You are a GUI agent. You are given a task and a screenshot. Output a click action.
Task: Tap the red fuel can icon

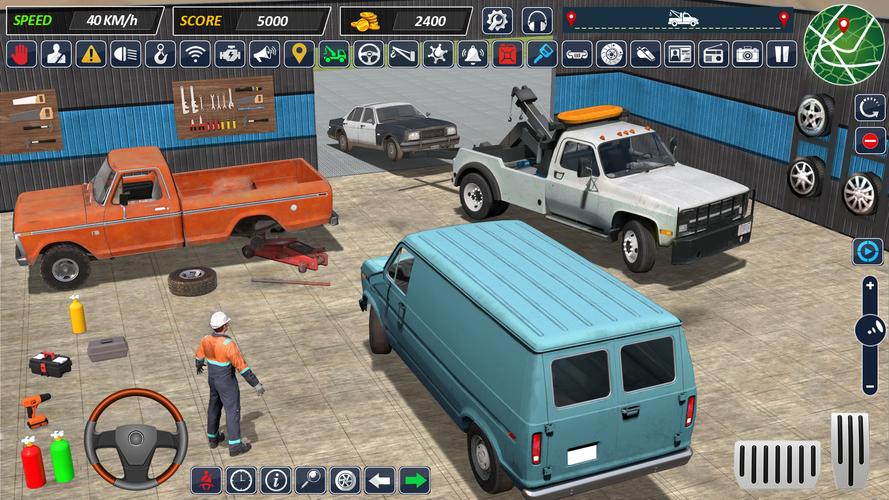tap(508, 54)
